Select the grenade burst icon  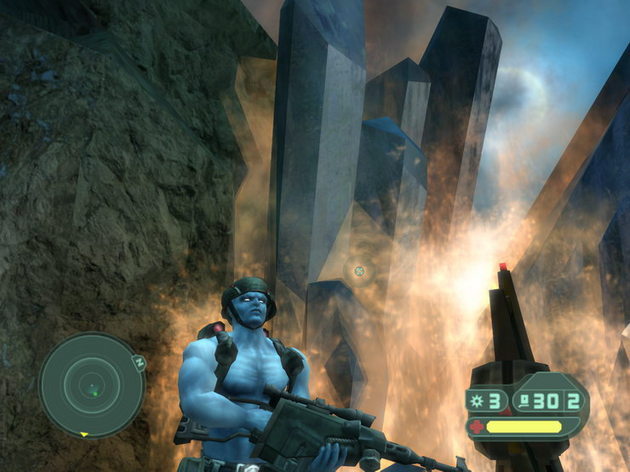pyautogui.click(x=475, y=402)
